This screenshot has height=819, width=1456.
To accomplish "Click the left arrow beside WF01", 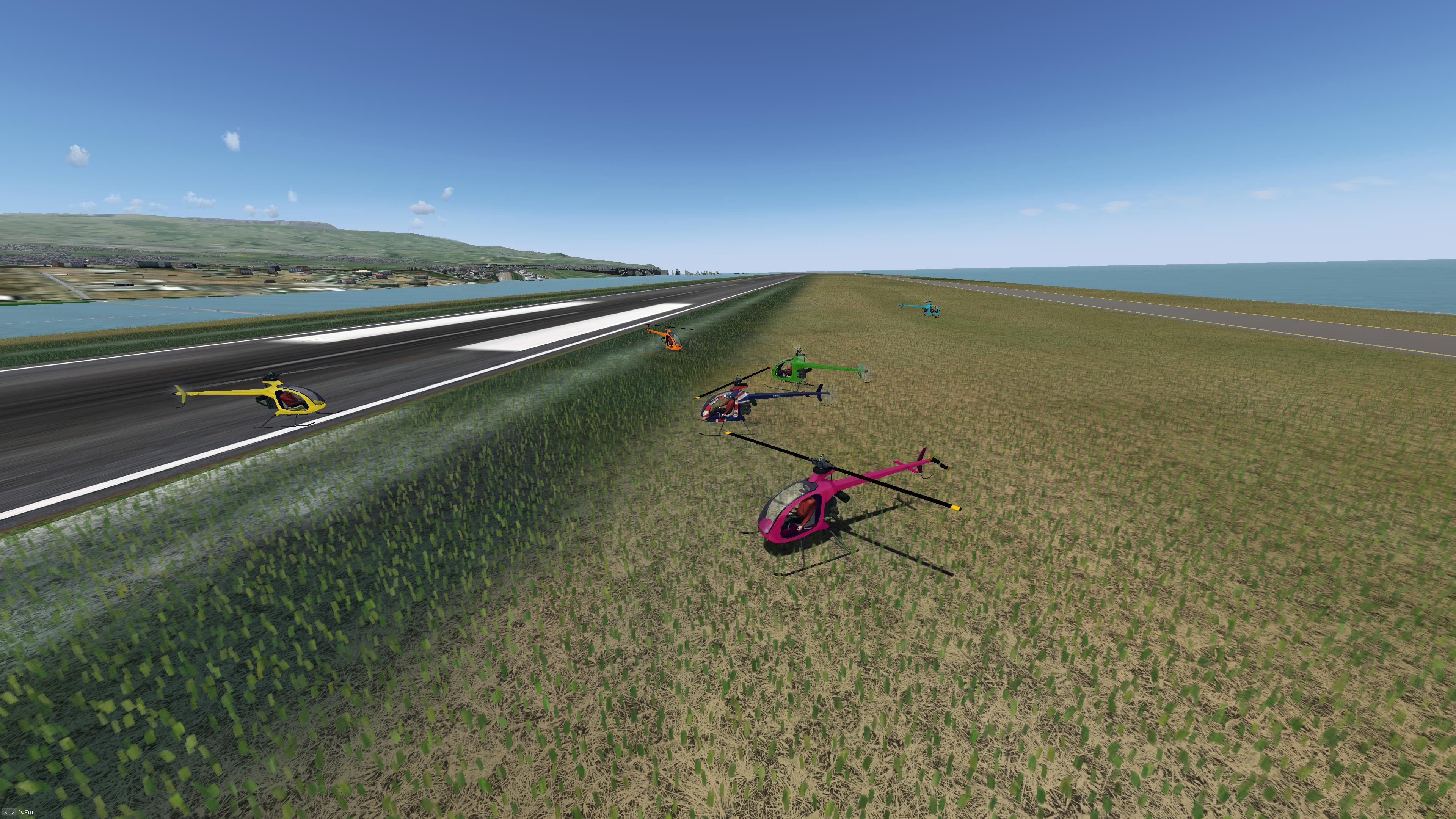I will (6, 813).
